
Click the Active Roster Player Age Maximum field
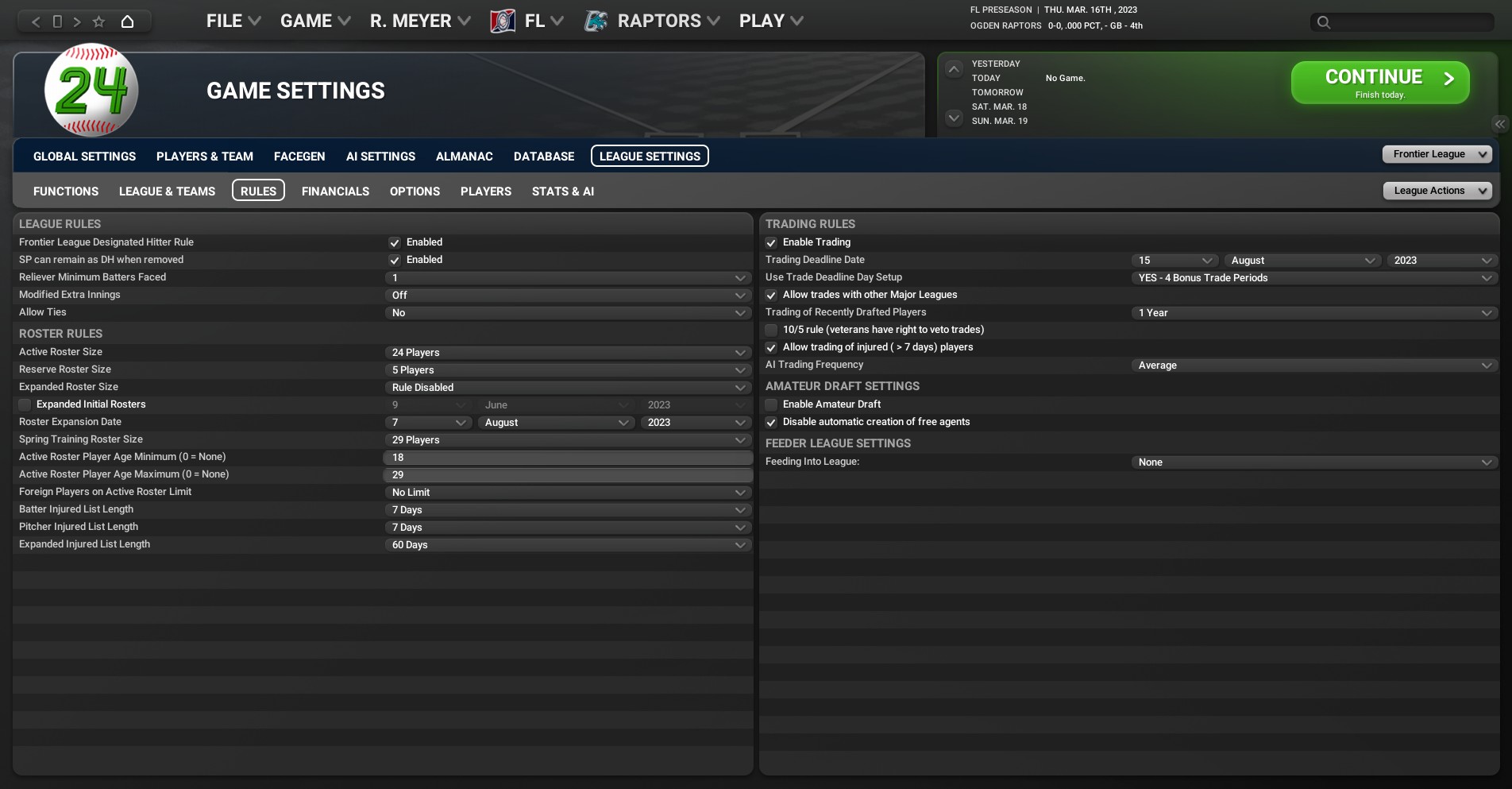tap(567, 475)
